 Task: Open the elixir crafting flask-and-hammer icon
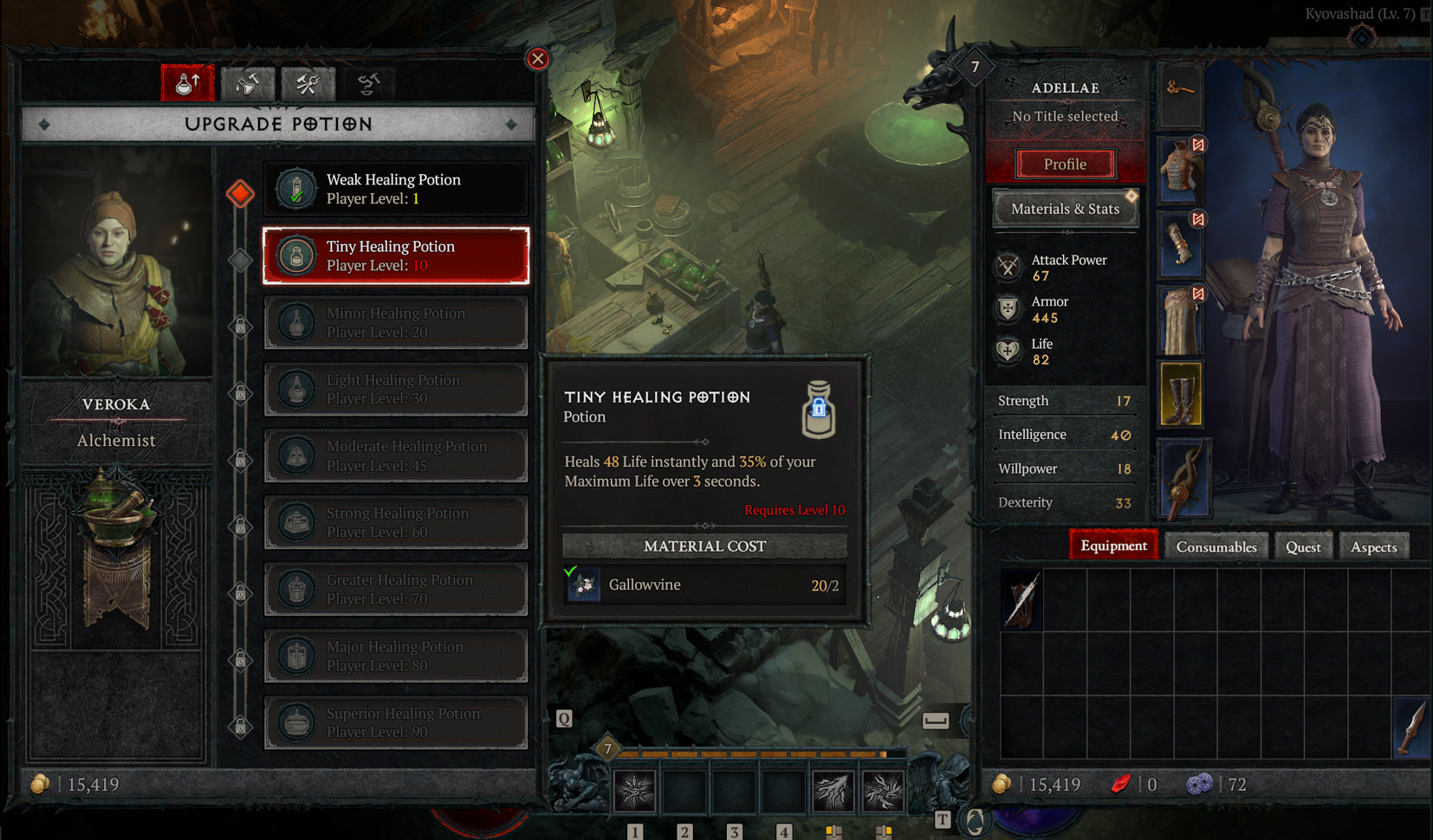coord(248,82)
